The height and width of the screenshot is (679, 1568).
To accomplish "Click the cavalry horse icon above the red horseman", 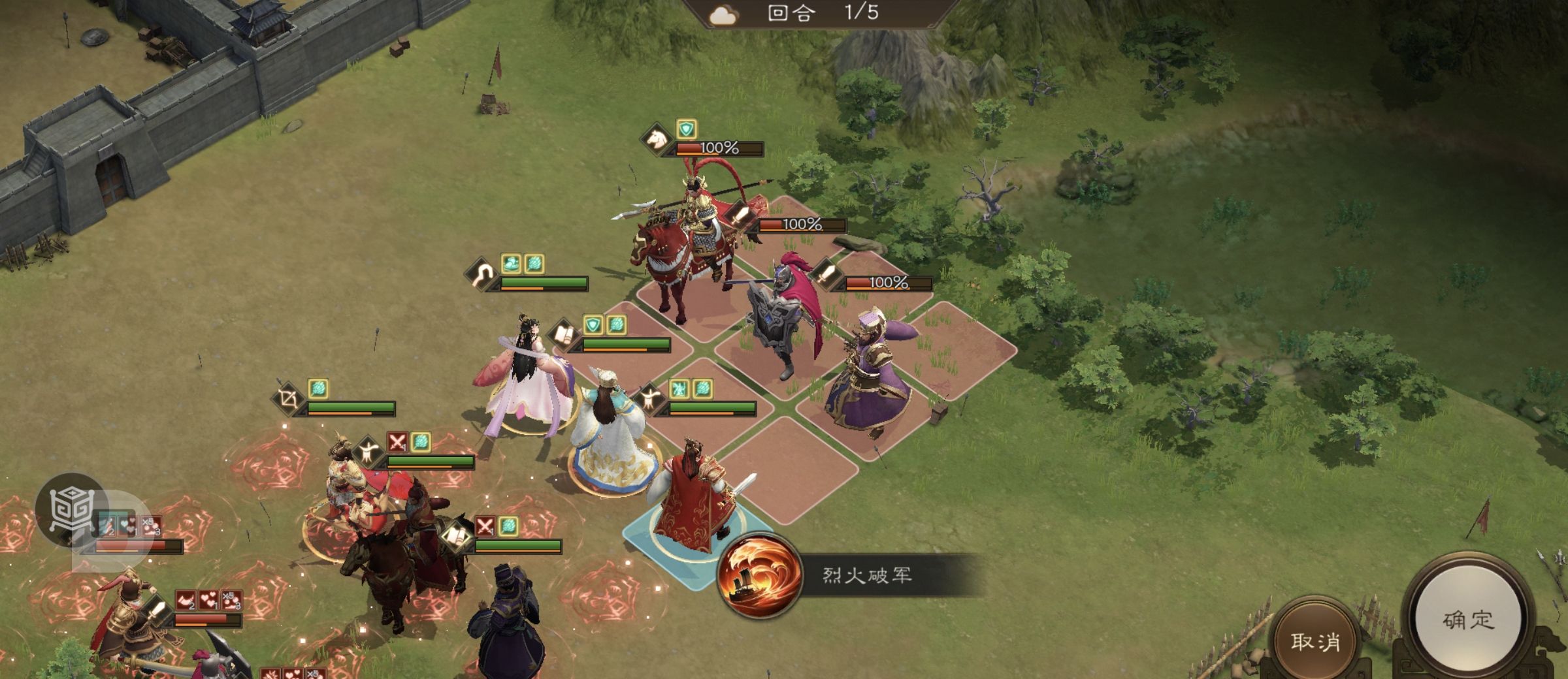I will click(x=655, y=139).
